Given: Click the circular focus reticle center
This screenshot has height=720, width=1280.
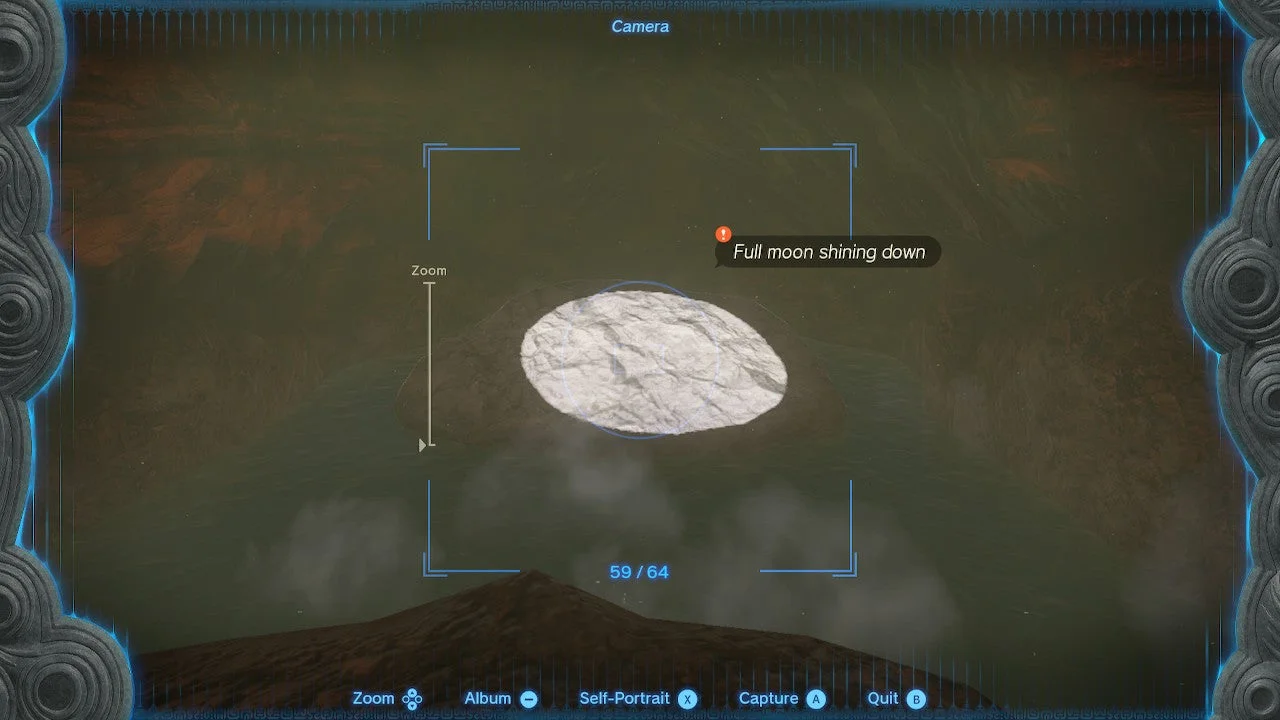Looking at the screenshot, I should [640, 360].
